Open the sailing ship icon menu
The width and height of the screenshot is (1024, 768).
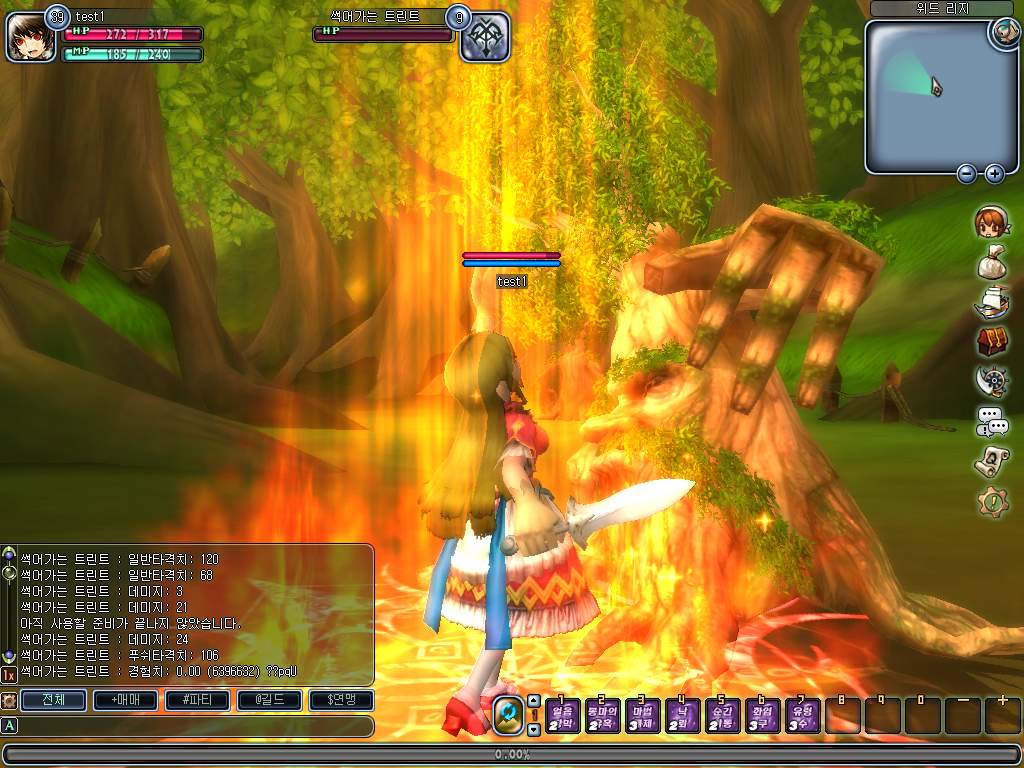coord(991,301)
